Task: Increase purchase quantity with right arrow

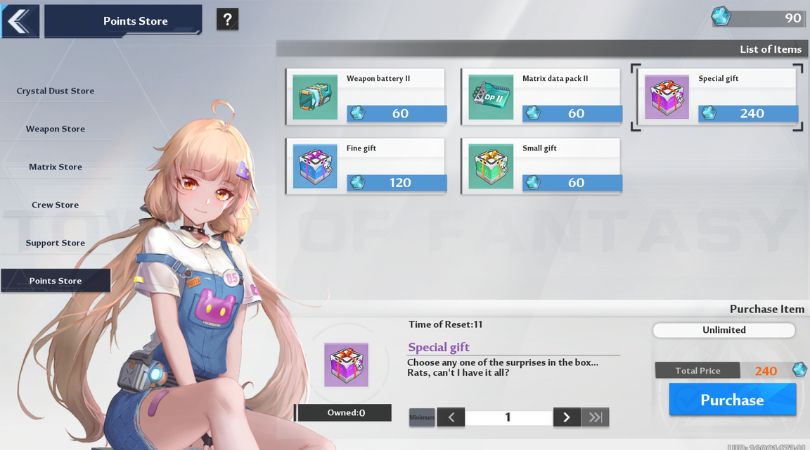Action: coord(566,417)
